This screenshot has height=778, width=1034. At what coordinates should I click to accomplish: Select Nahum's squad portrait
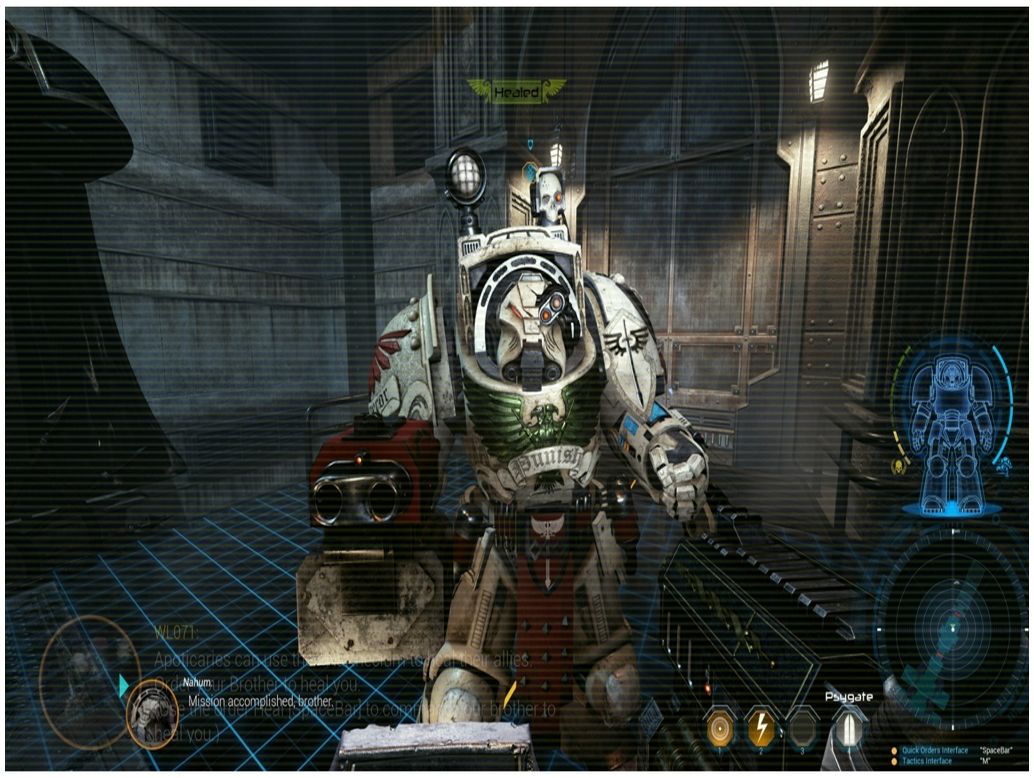(x=152, y=714)
